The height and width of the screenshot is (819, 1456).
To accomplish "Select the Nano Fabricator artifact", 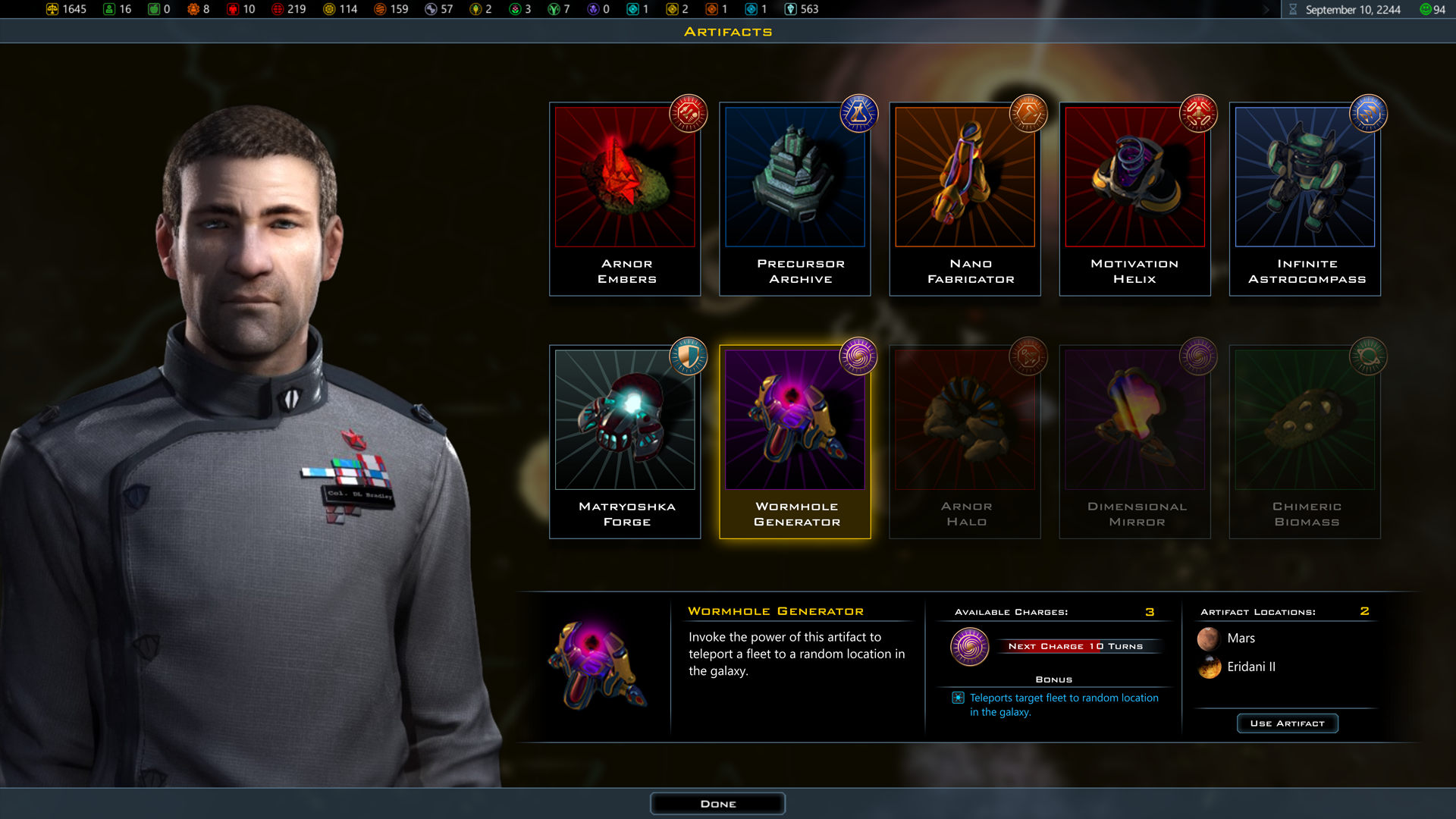I will [x=965, y=199].
